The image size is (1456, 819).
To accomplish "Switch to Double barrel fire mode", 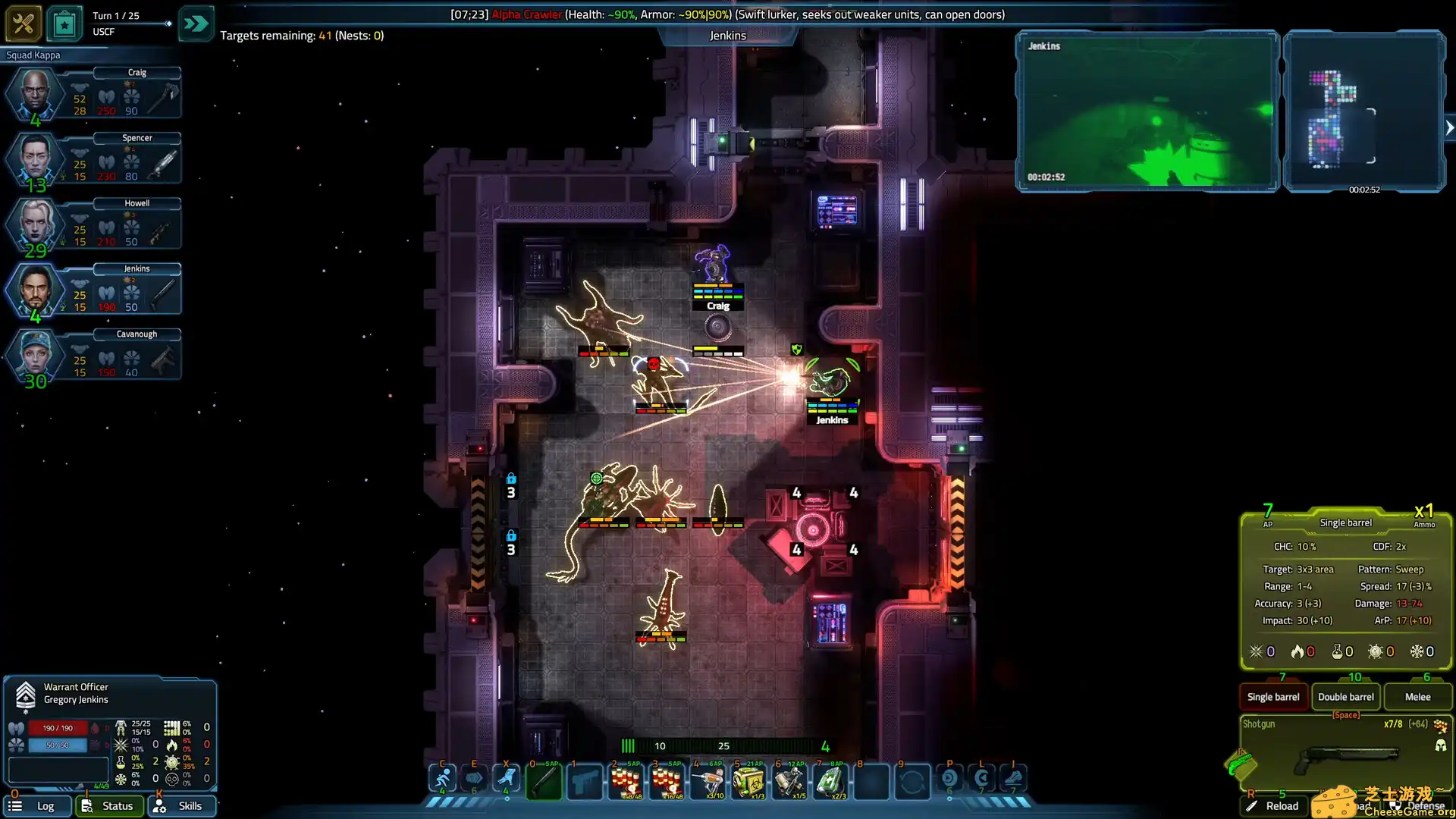I will coord(1345,697).
